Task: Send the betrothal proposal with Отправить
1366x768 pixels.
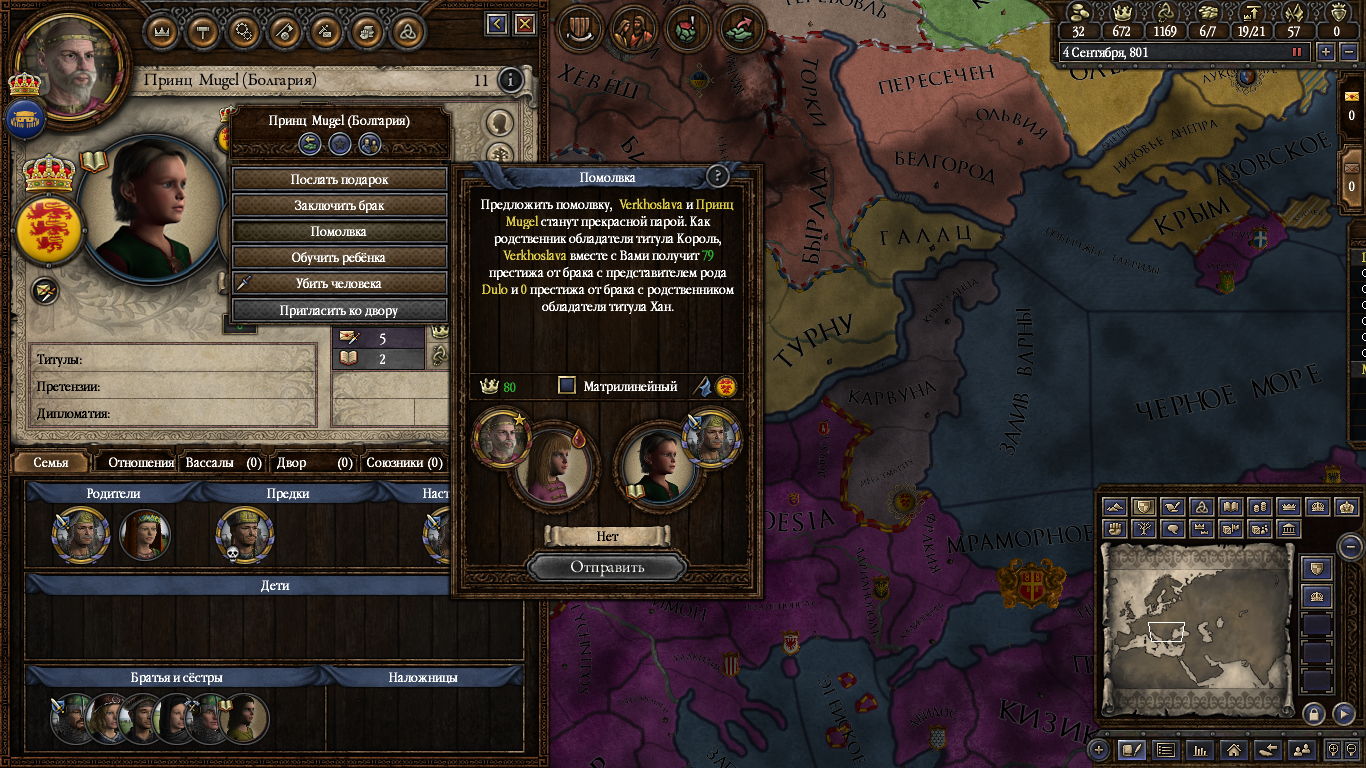Action: pos(607,567)
